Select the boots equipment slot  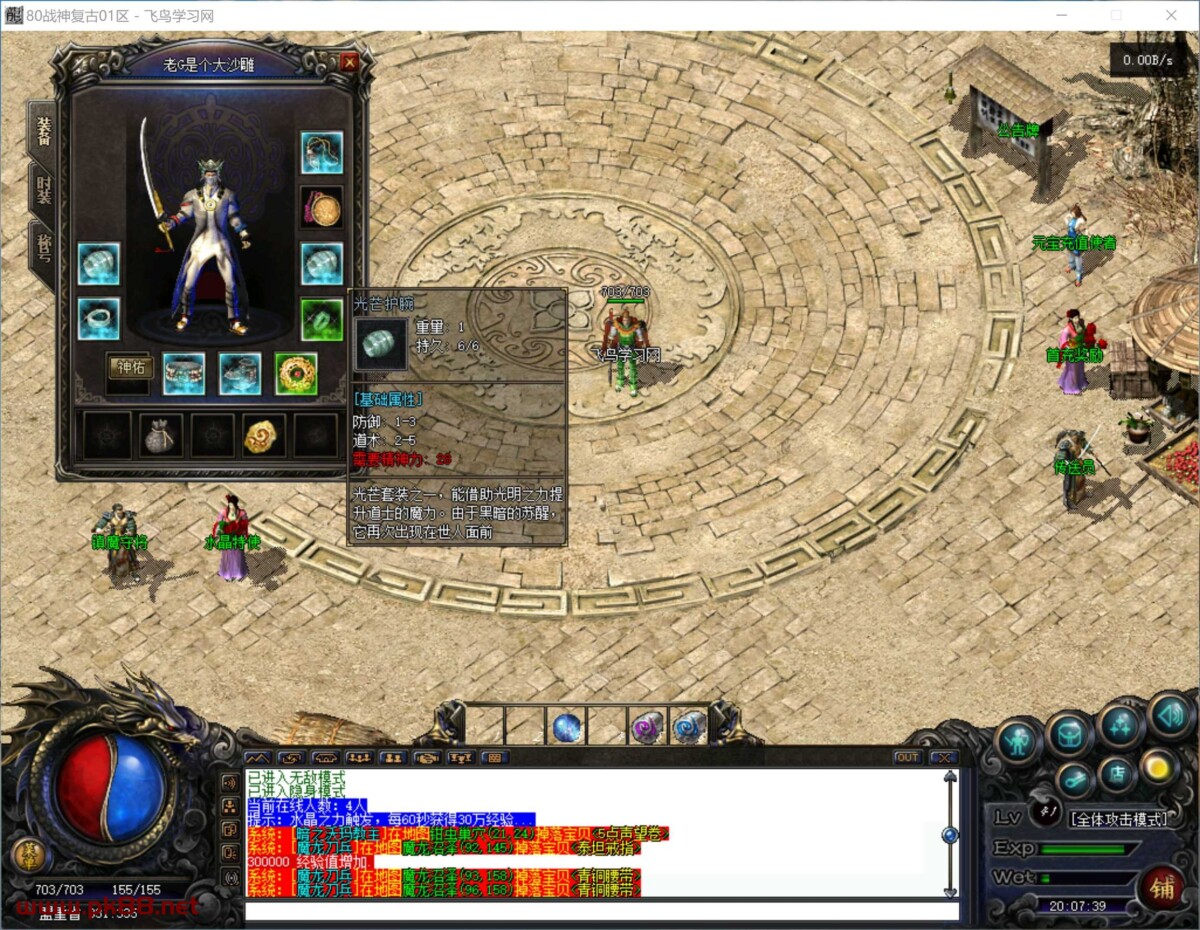(x=240, y=373)
